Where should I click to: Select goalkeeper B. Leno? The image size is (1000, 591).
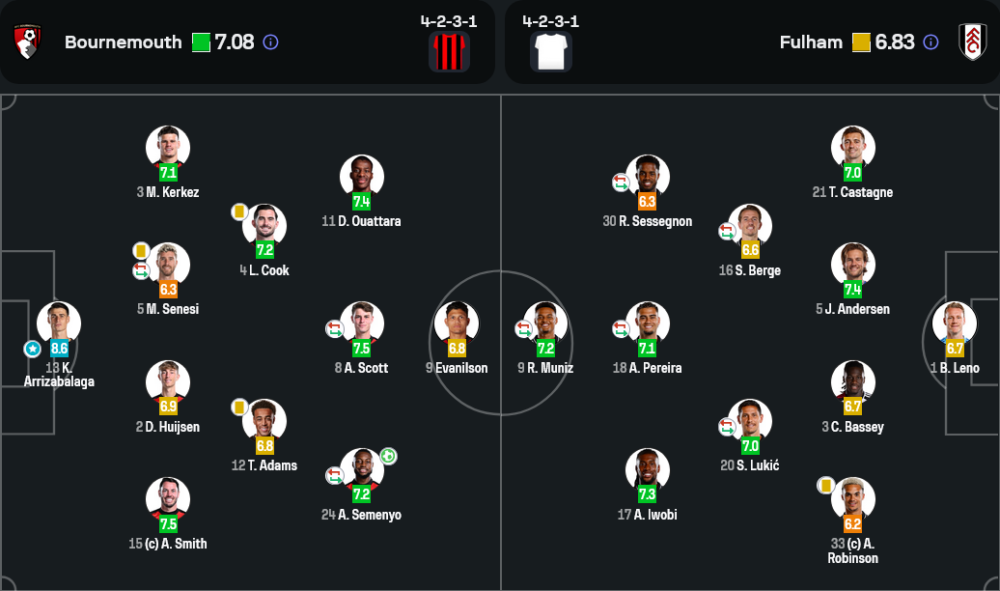(954, 323)
